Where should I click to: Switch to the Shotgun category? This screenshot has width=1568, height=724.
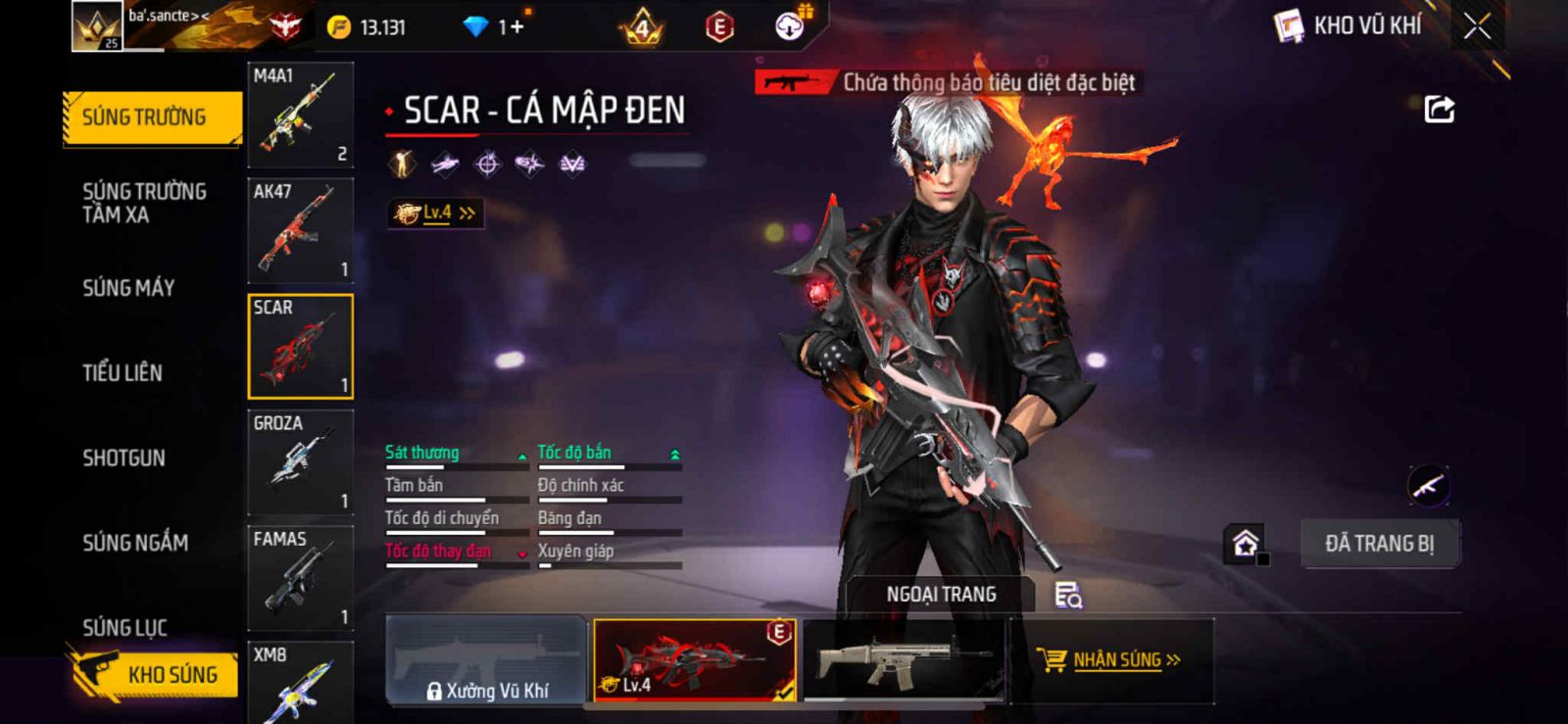pyautogui.click(x=123, y=458)
